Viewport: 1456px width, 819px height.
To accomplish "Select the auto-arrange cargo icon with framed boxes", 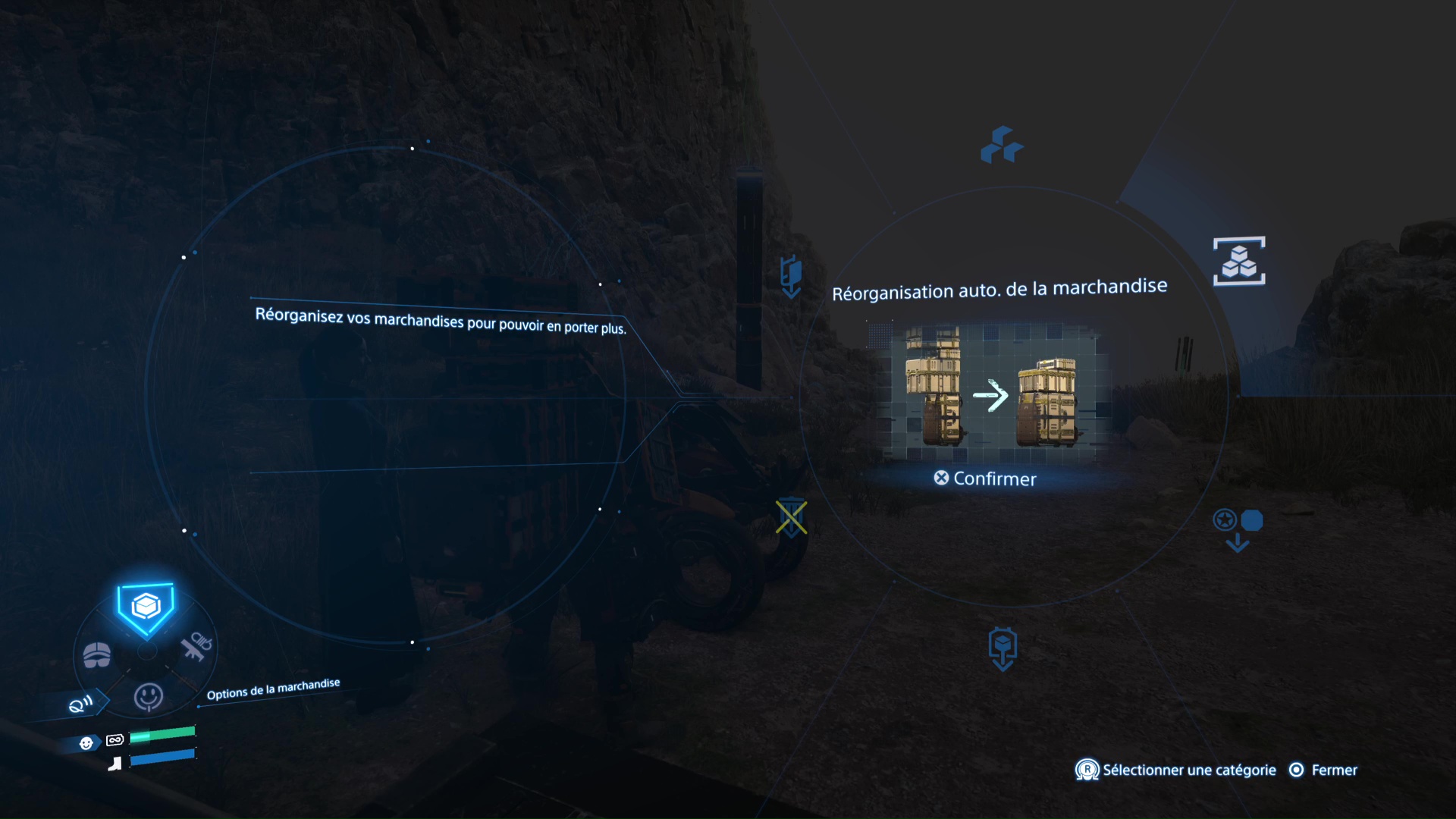I will [1241, 261].
